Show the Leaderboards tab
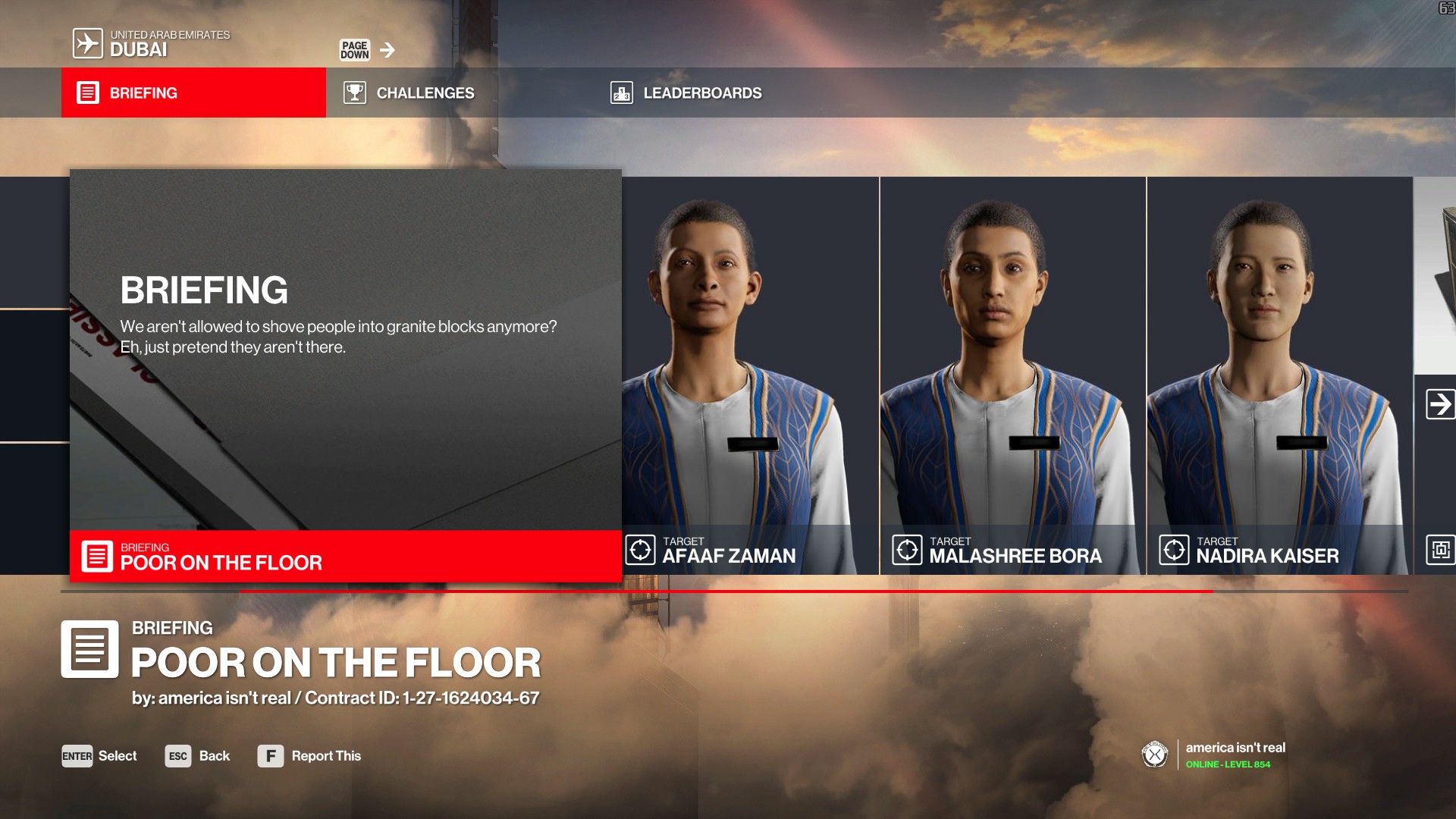This screenshot has width=1456, height=819. pyautogui.click(x=686, y=93)
